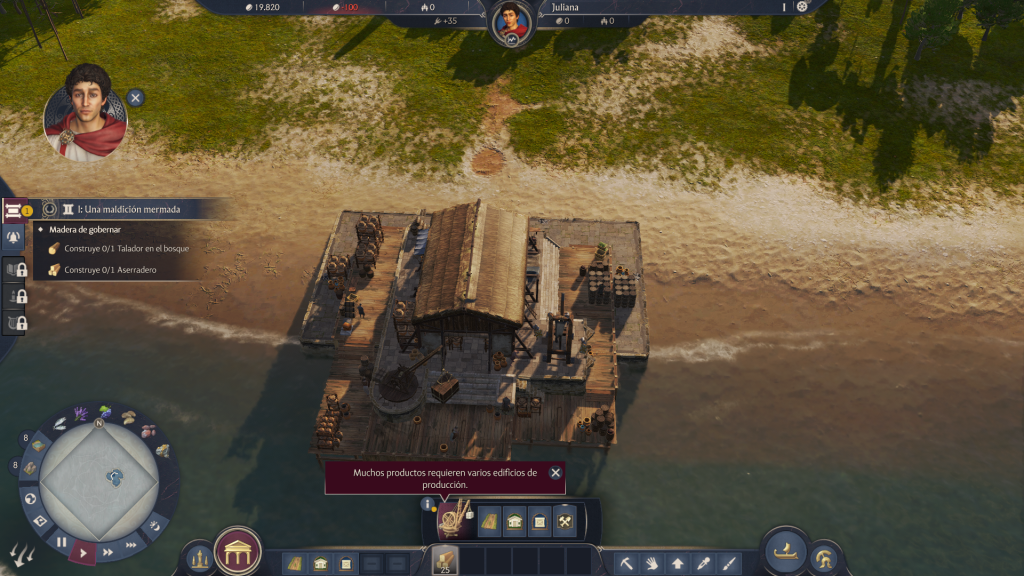Open the settings gear in the top bar
Image resolution: width=1024 pixels, height=576 pixels.
(x=801, y=7)
